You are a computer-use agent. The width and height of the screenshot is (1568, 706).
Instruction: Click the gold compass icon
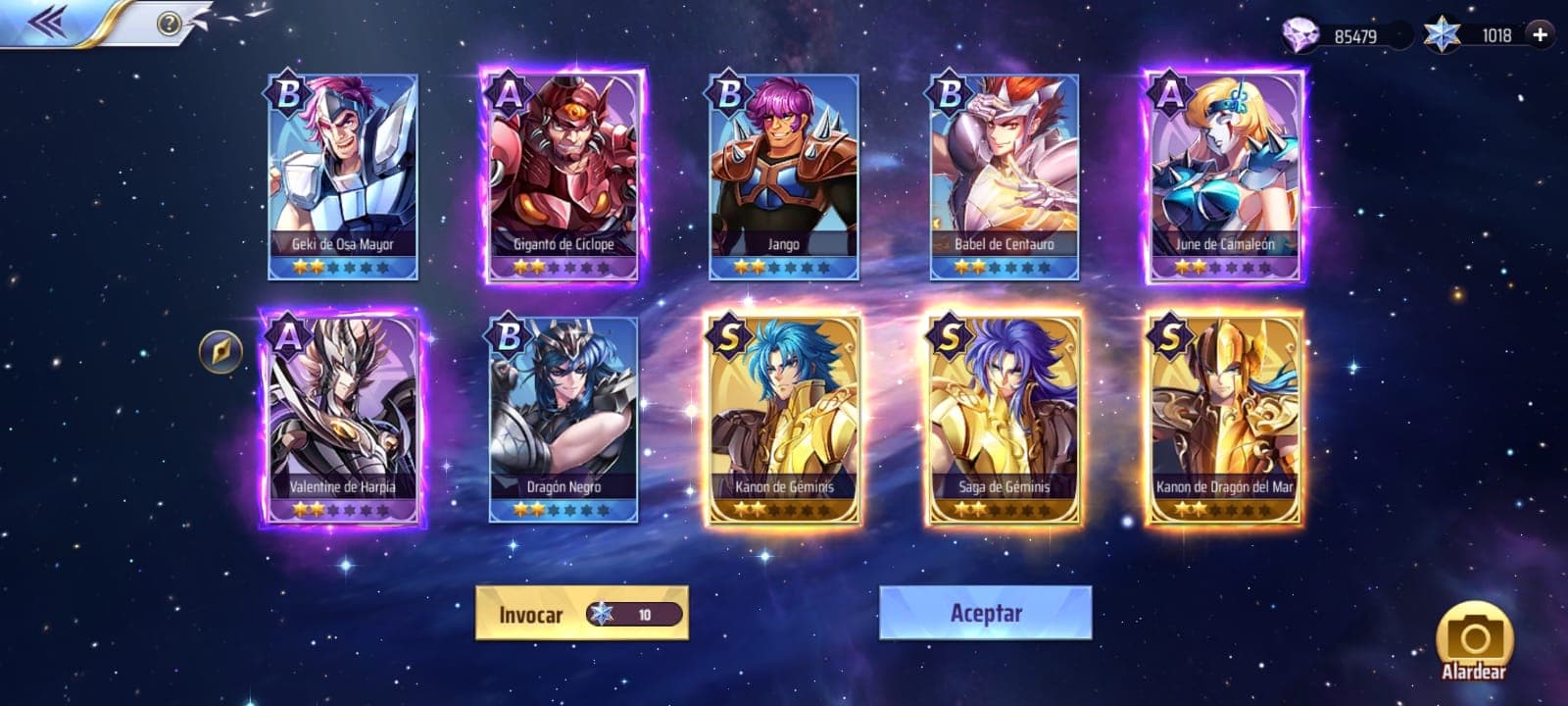pos(220,351)
